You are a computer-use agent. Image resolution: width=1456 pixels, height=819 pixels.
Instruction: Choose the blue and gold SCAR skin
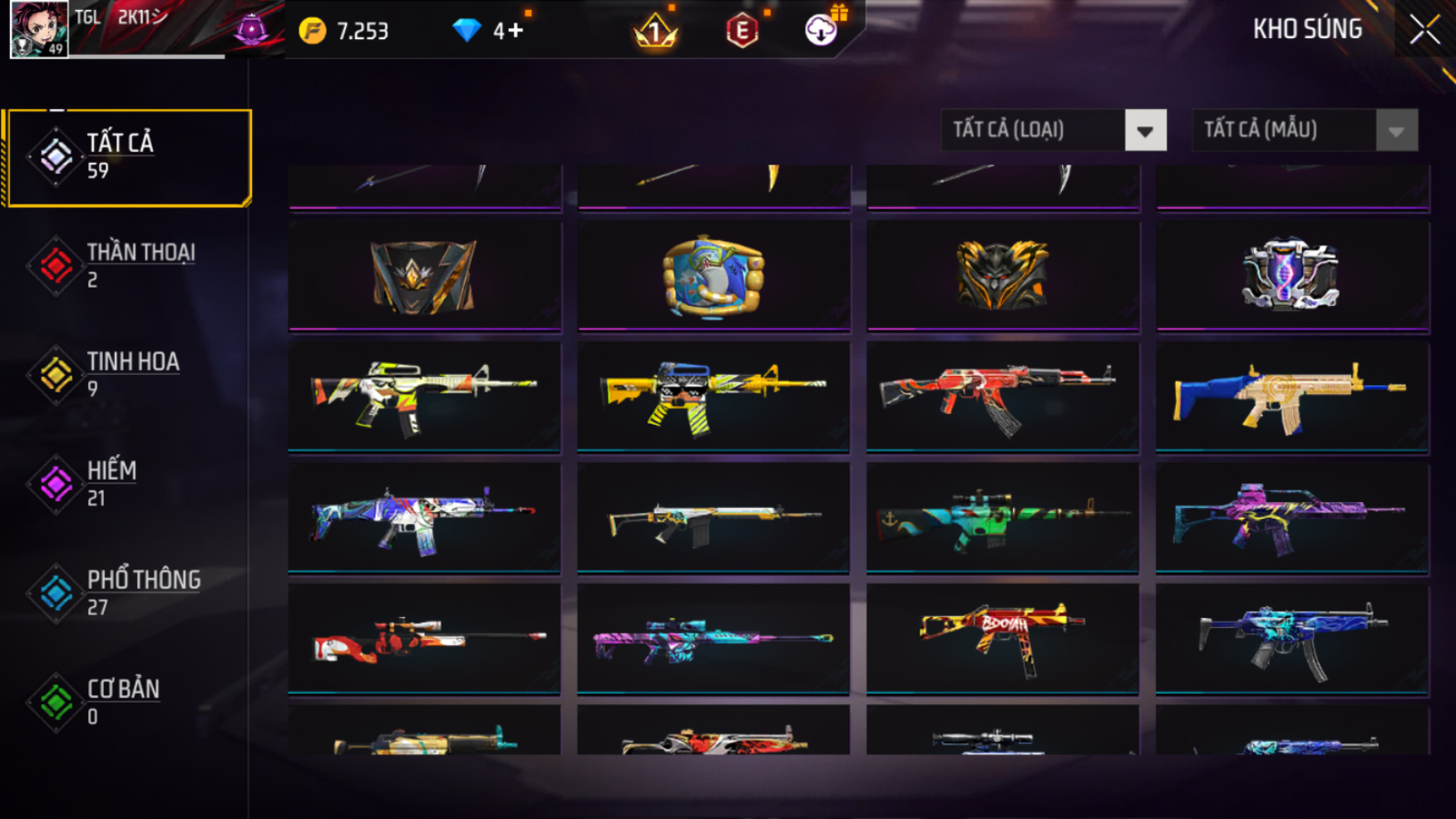tap(1292, 397)
